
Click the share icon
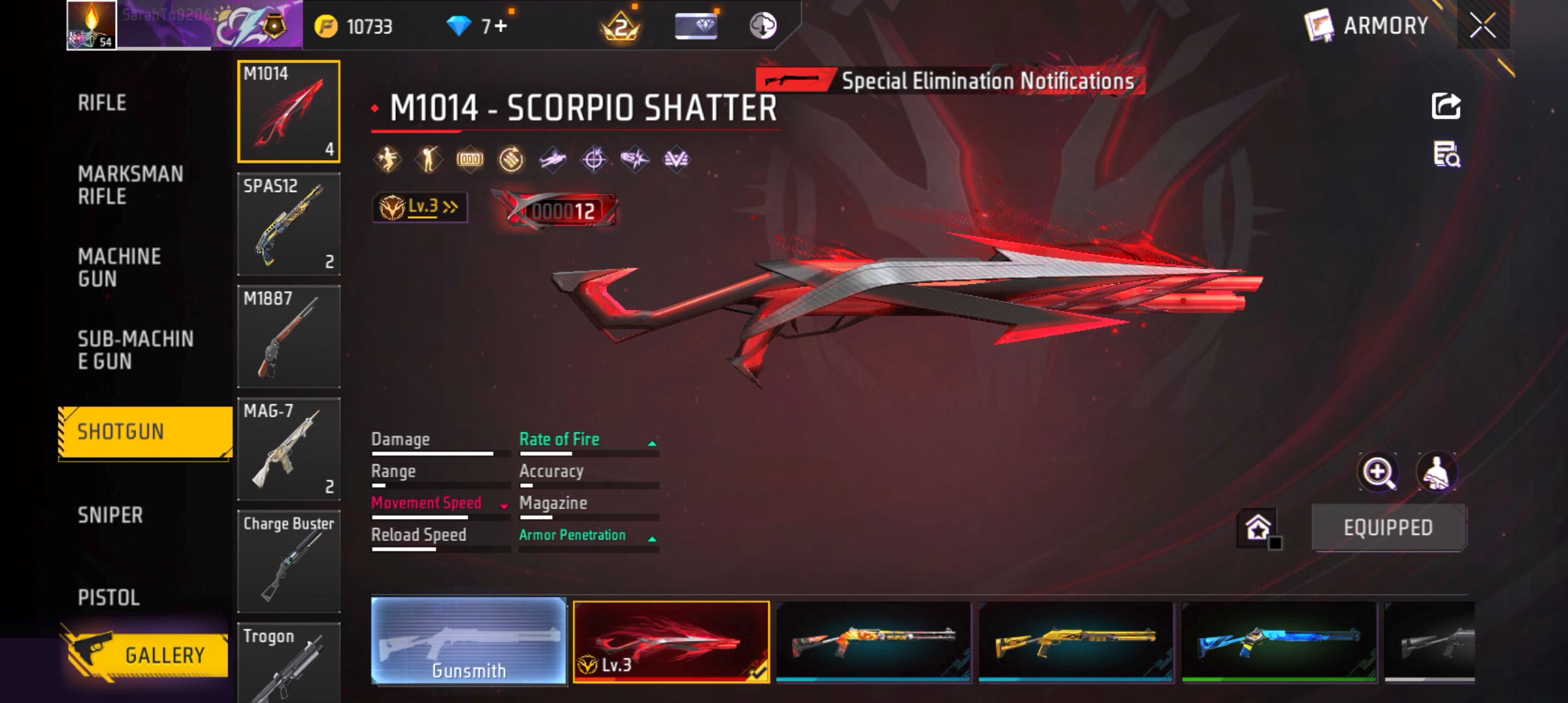[1446, 106]
